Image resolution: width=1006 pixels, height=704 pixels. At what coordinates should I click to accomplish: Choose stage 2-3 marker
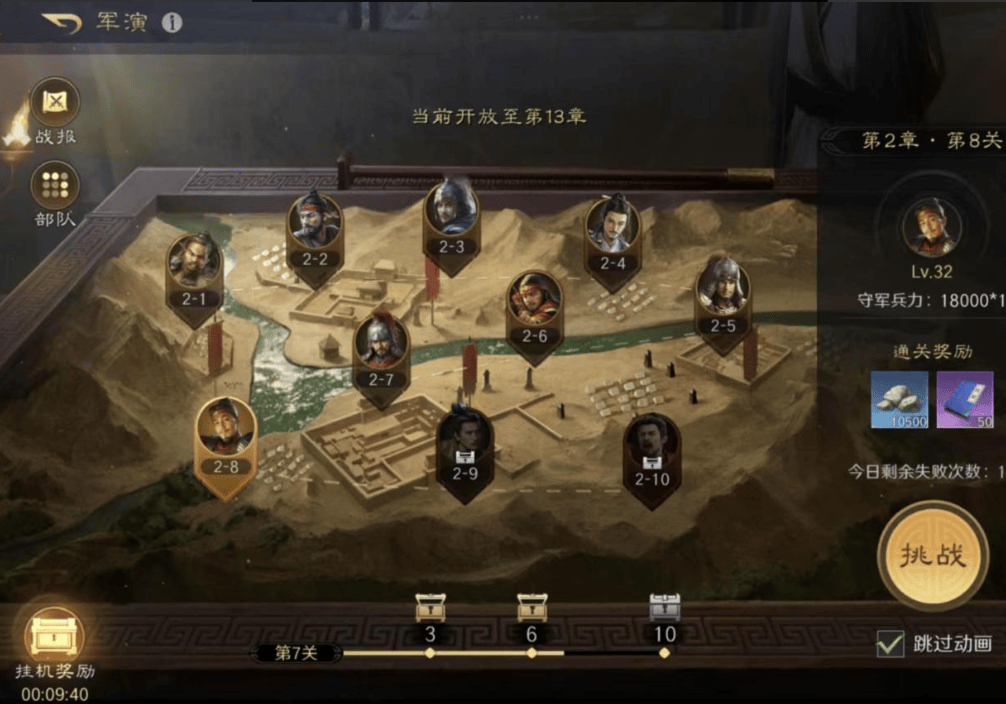pyautogui.click(x=452, y=215)
